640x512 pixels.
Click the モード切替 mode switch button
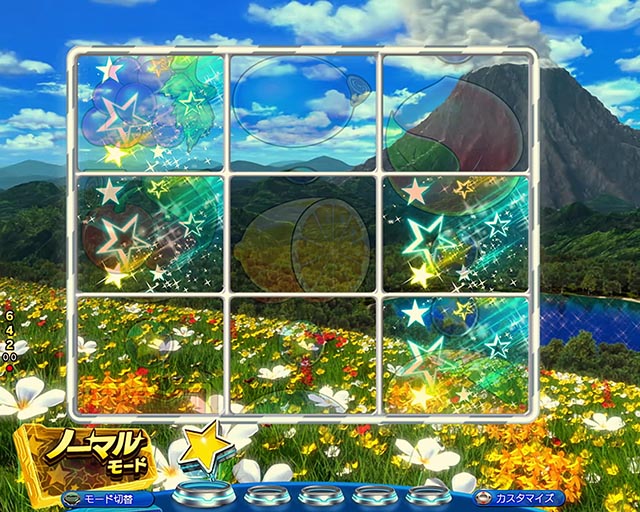107,498
